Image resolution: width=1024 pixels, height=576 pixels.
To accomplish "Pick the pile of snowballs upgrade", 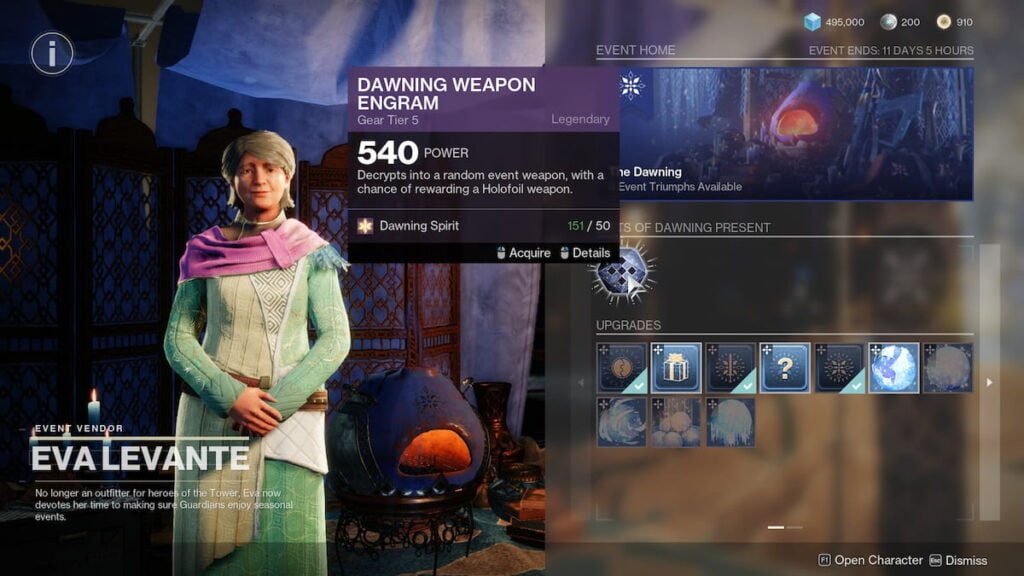I will (x=676, y=421).
